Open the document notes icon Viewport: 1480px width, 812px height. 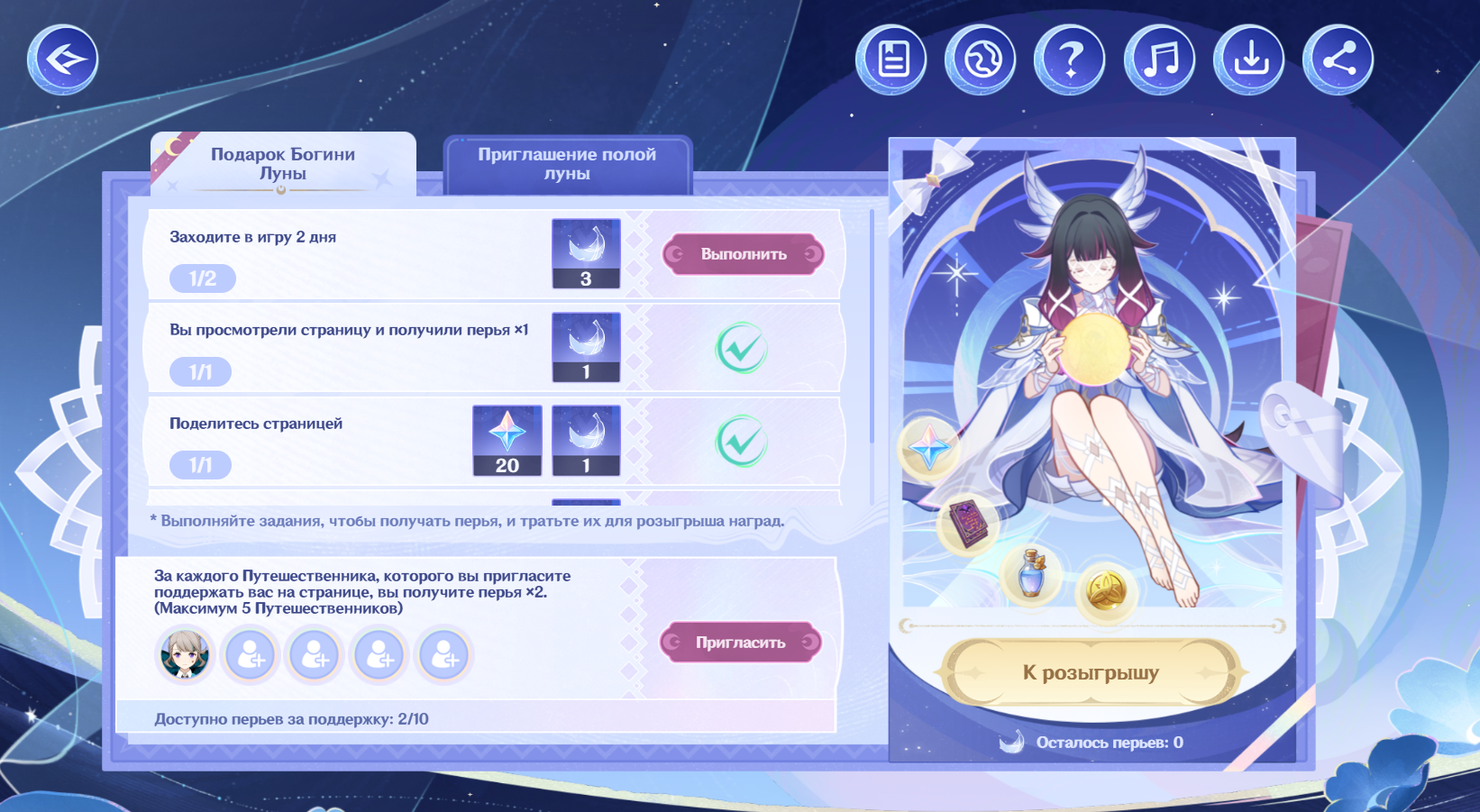891,59
